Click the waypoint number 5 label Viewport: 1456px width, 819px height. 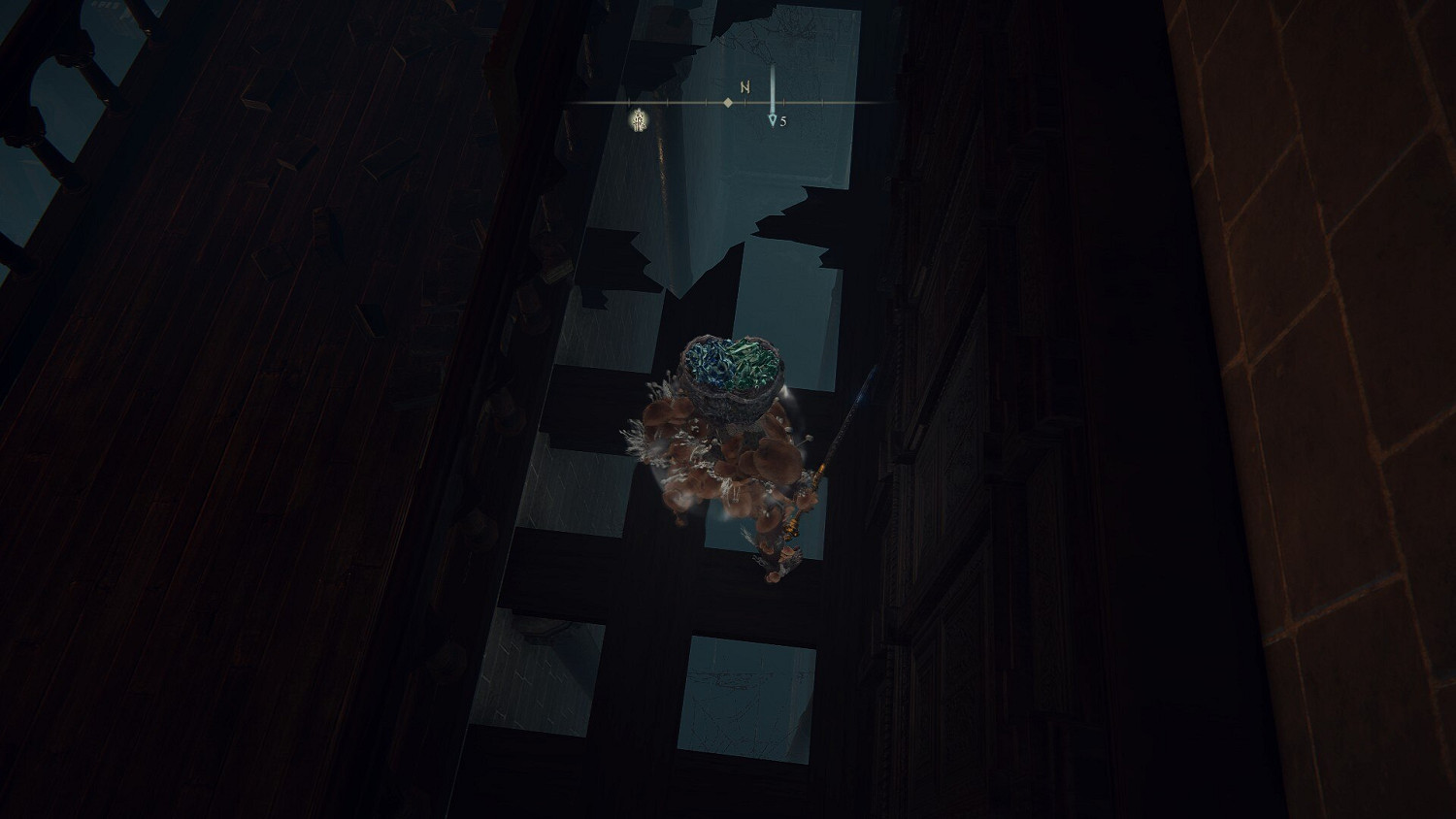[783, 120]
